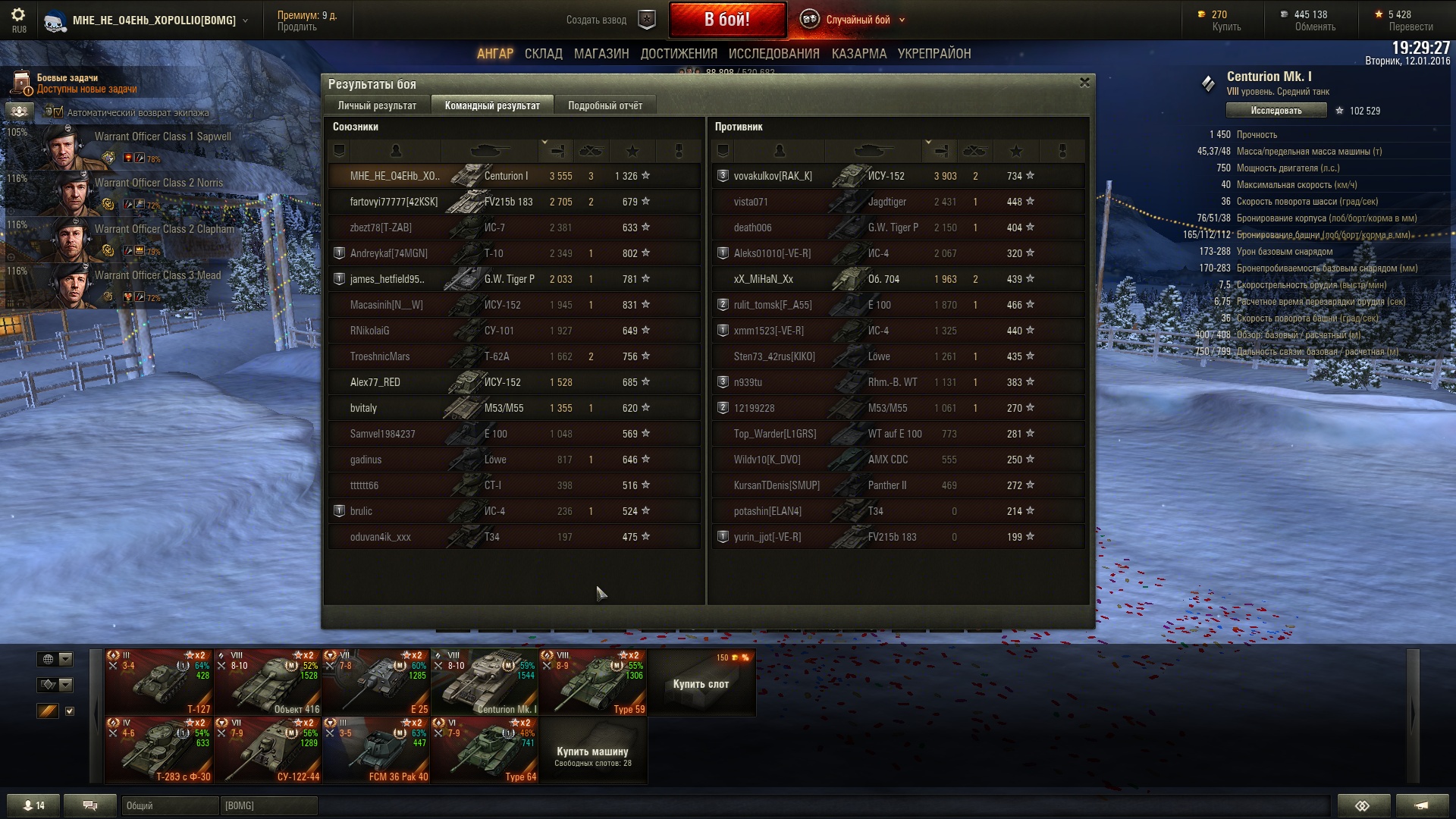1456x819 pixels.
Task: Start battle with the red В бой! button
Action: 726,20
